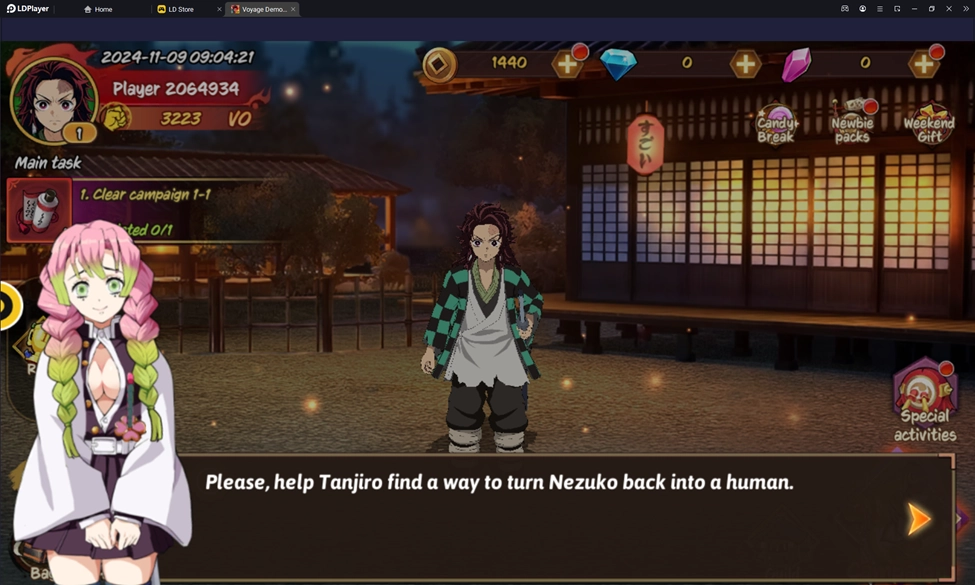Open the player avatar profile

[52, 99]
